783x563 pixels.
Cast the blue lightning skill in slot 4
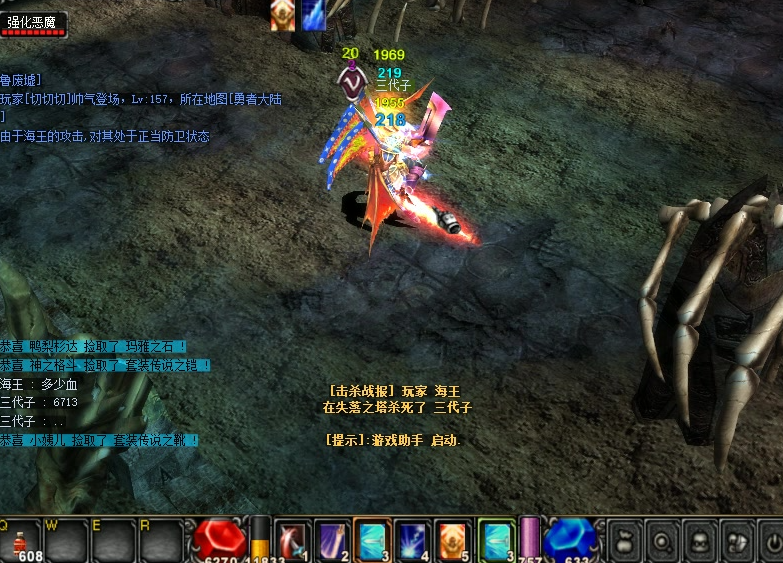pos(412,540)
